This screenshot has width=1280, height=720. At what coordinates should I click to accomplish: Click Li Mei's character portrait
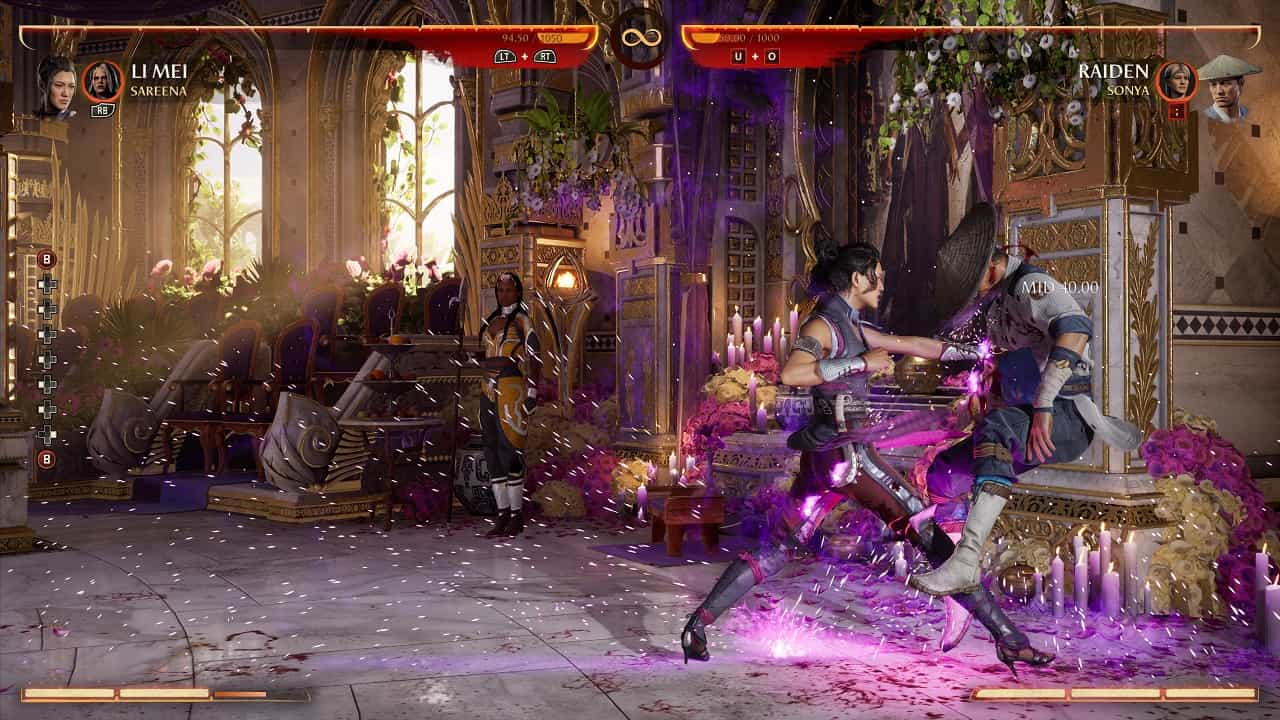[x=55, y=86]
